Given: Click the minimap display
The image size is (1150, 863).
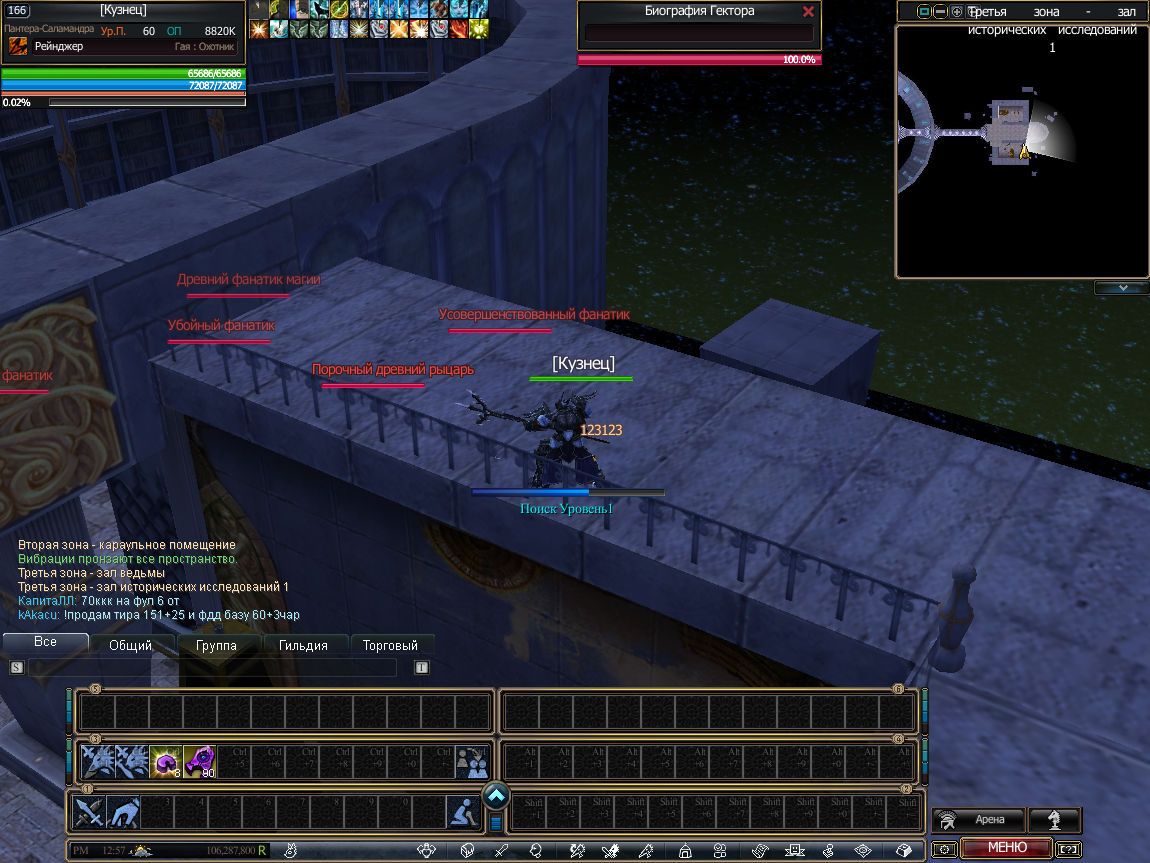Looking at the screenshot, I should click(1020, 150).
